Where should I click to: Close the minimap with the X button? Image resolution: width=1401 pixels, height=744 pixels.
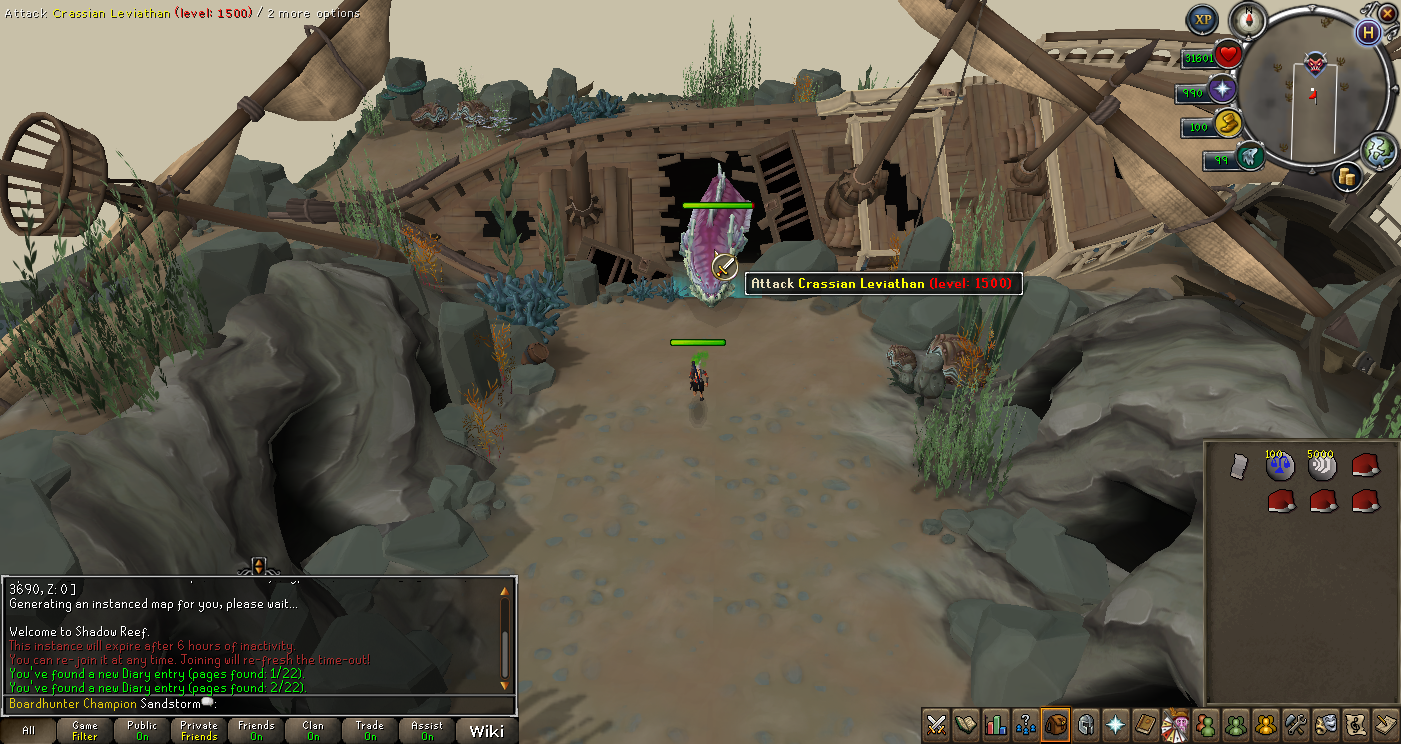[1387, 13]
